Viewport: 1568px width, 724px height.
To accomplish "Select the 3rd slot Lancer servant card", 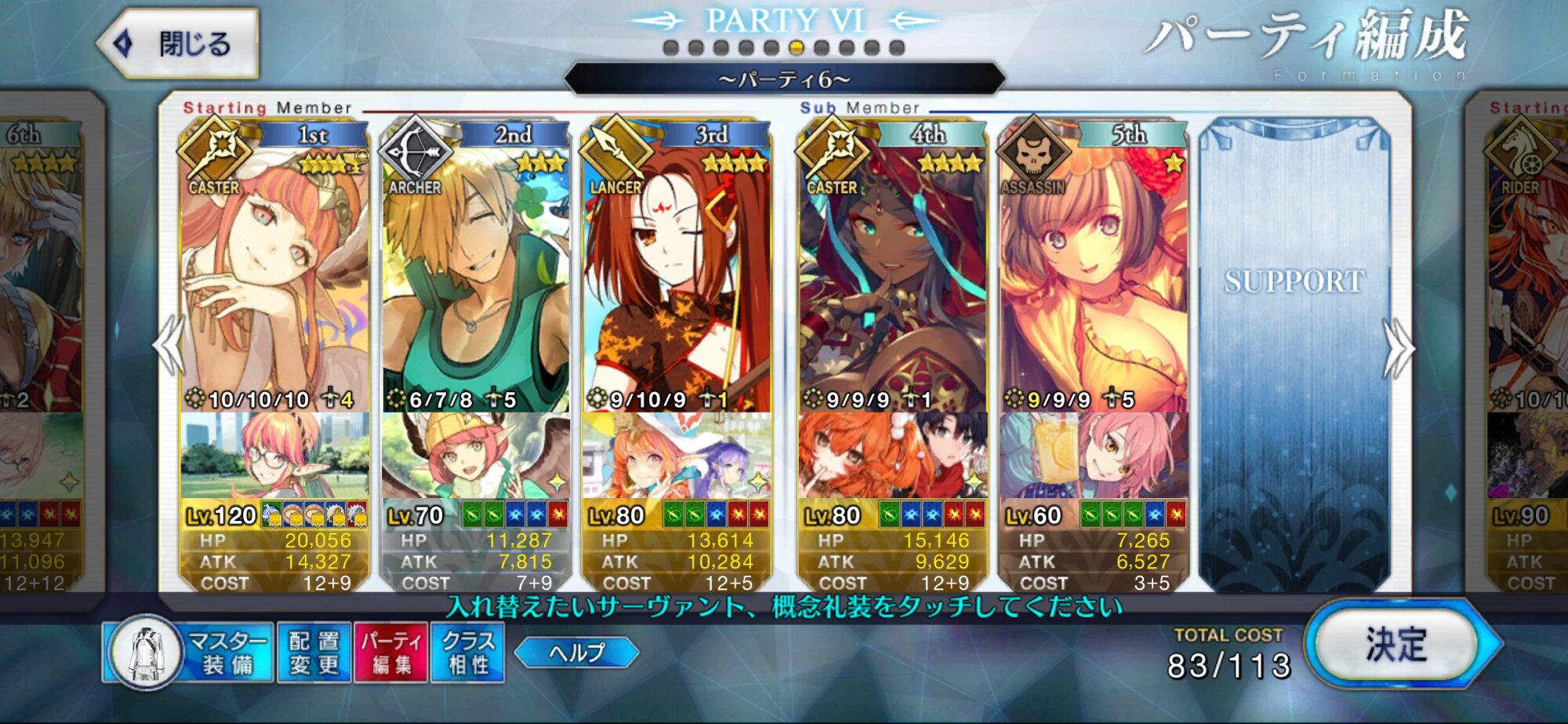I will click(x=676, y=275).
